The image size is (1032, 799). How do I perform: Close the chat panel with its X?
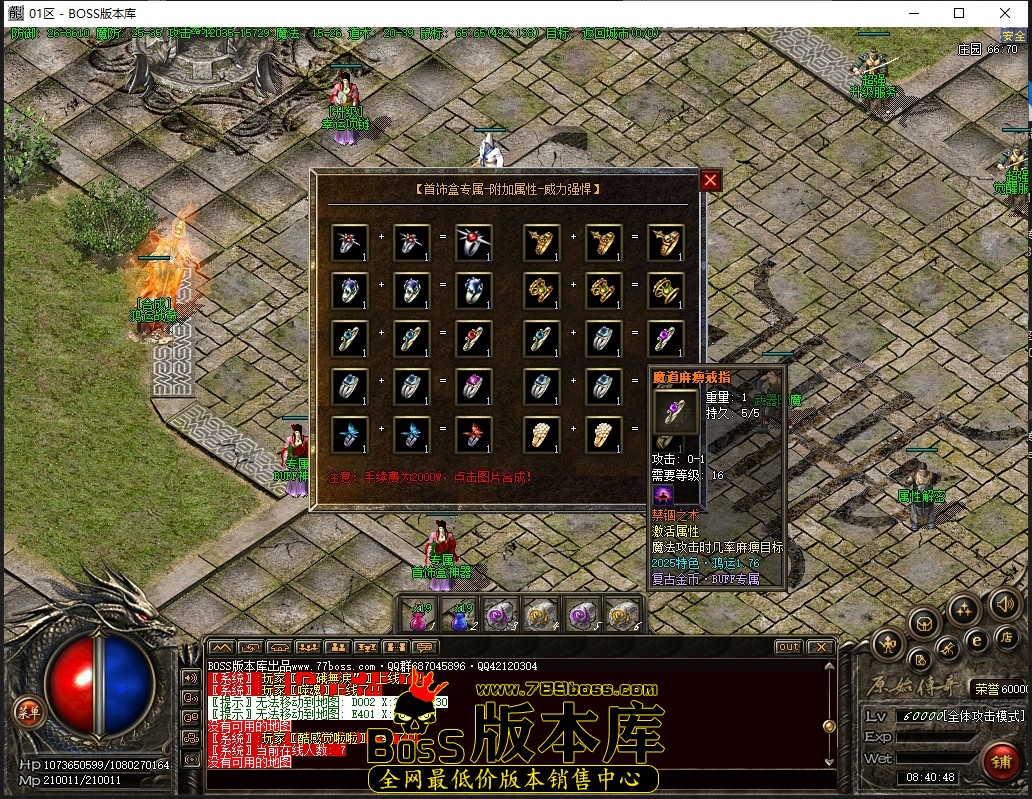pyautogui.click(x=819, y=647)
